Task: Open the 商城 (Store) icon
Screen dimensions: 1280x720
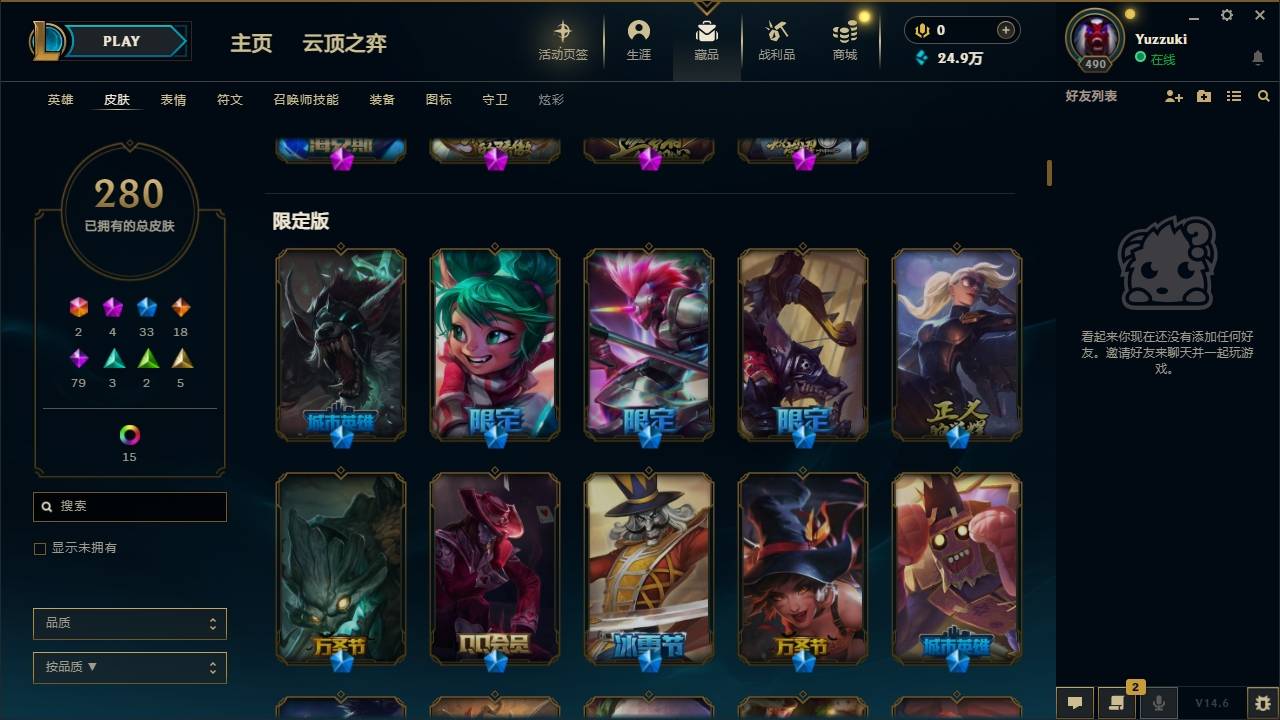Action: pyautogui.click(x=843, y=40)
